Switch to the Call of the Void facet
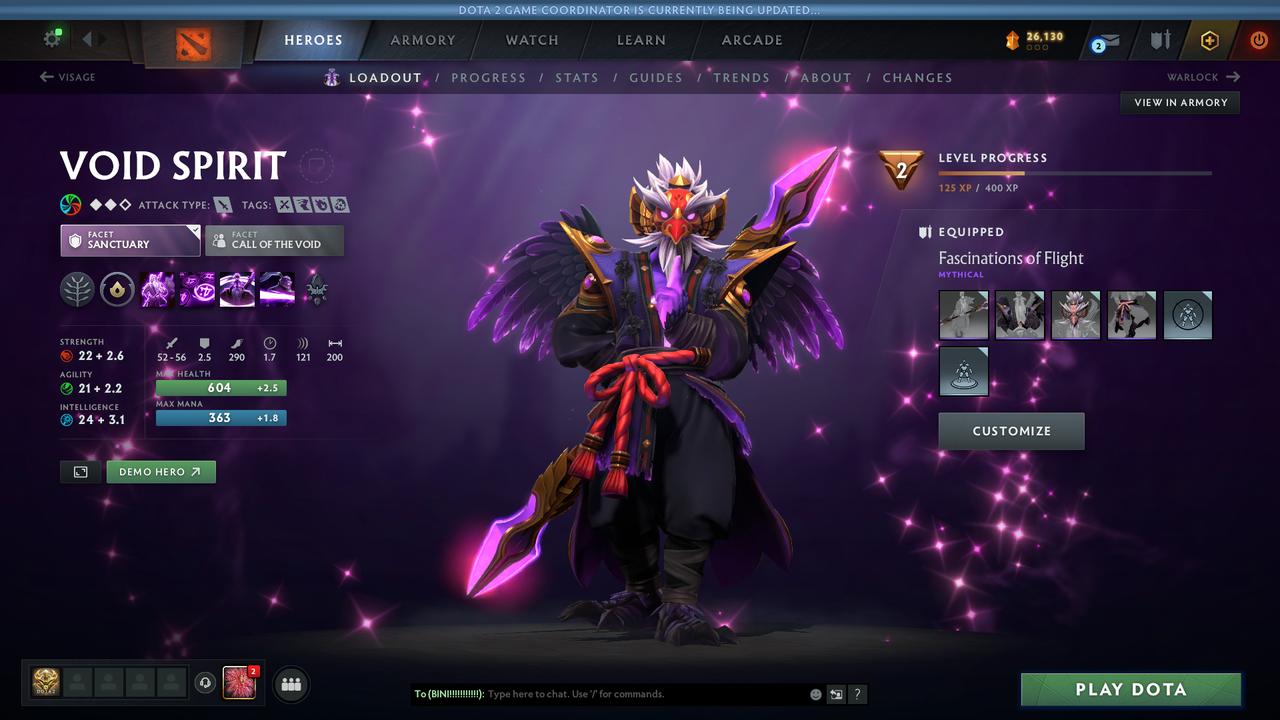Image resolution: width=1280 pixels, height=720 pixels. 274,240
